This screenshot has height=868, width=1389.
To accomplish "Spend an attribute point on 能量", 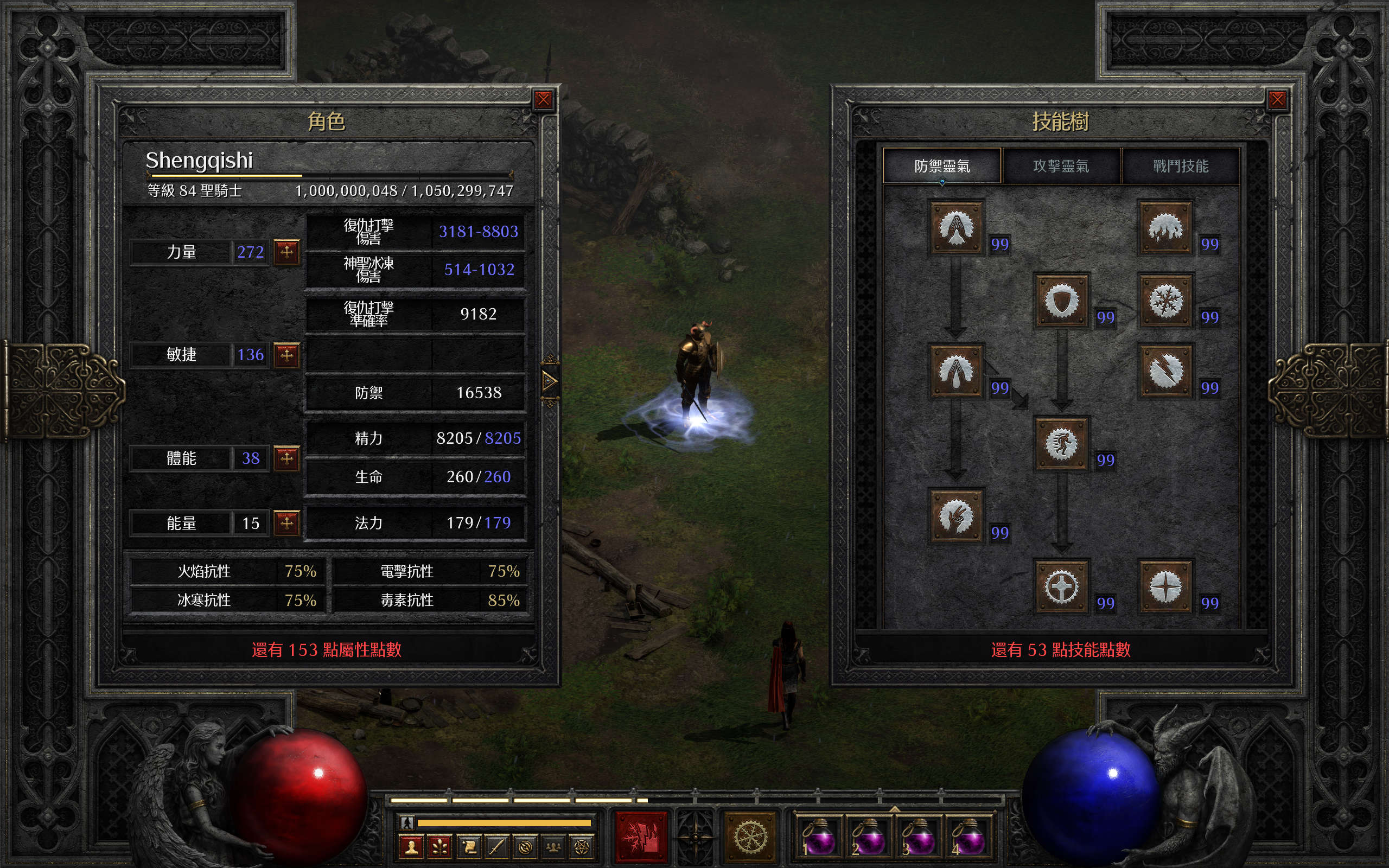I will pos(286,522).
